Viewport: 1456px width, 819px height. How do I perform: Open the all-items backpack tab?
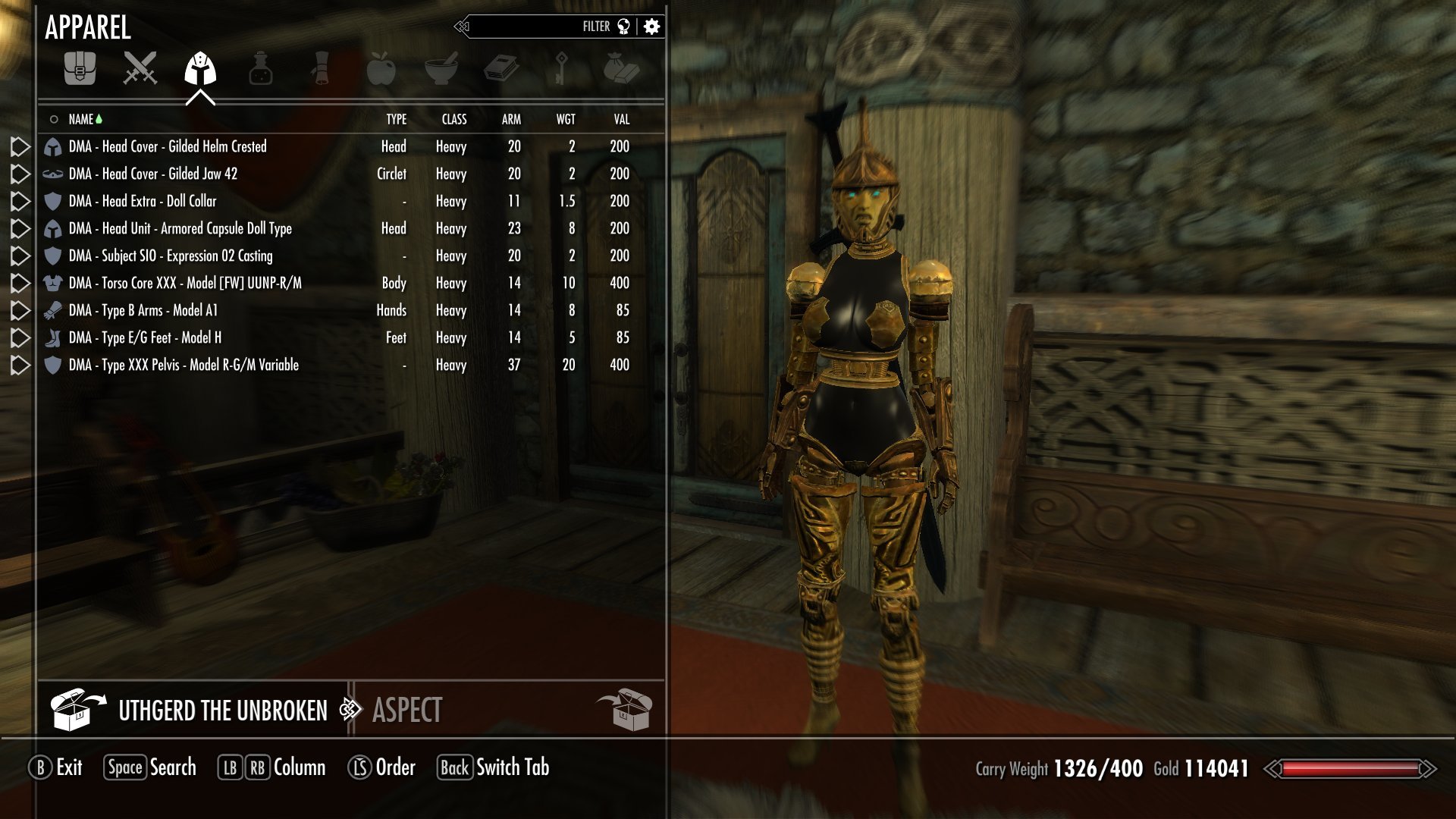80,68
